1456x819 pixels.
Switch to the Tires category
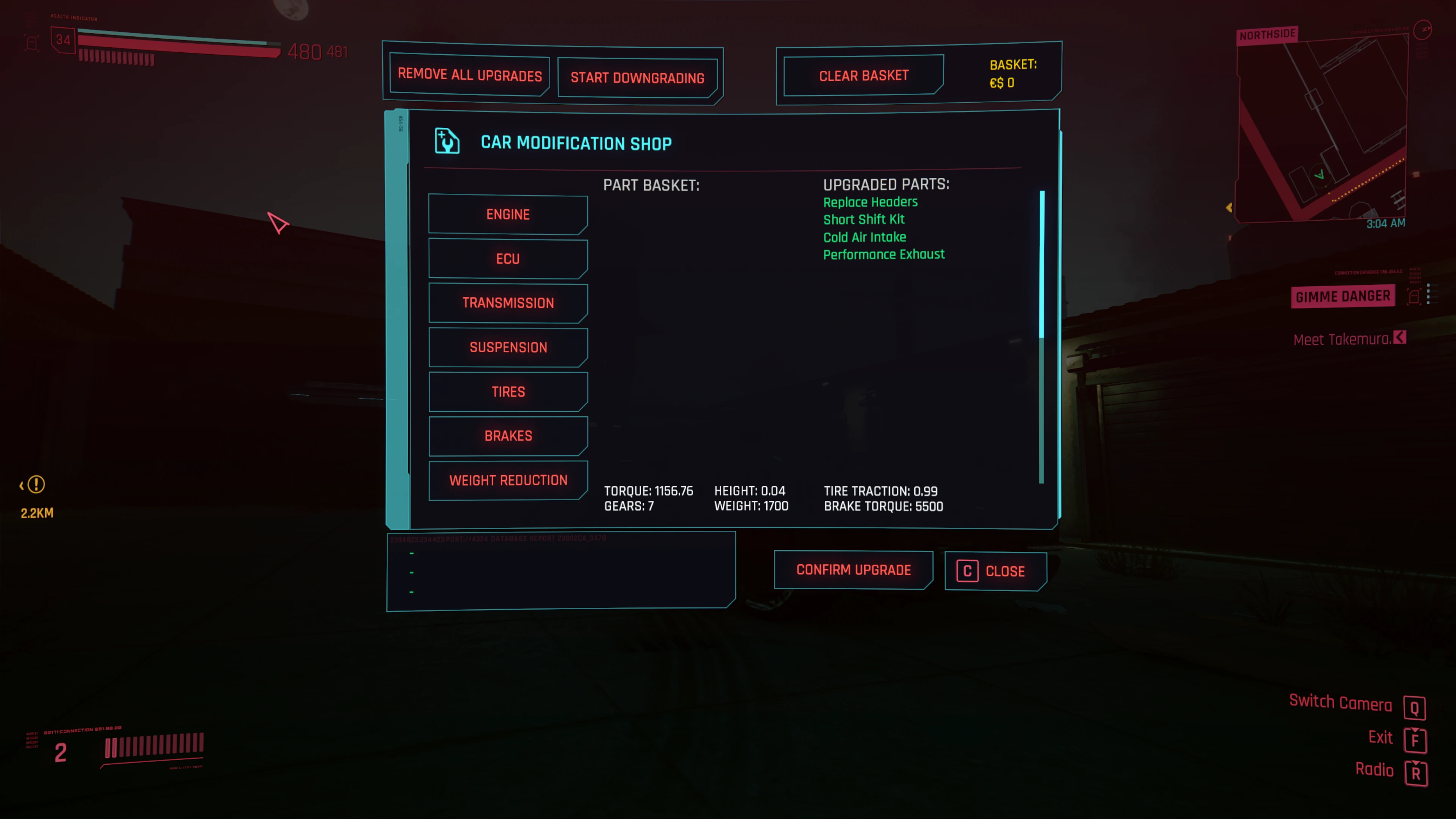pos(508,392)
